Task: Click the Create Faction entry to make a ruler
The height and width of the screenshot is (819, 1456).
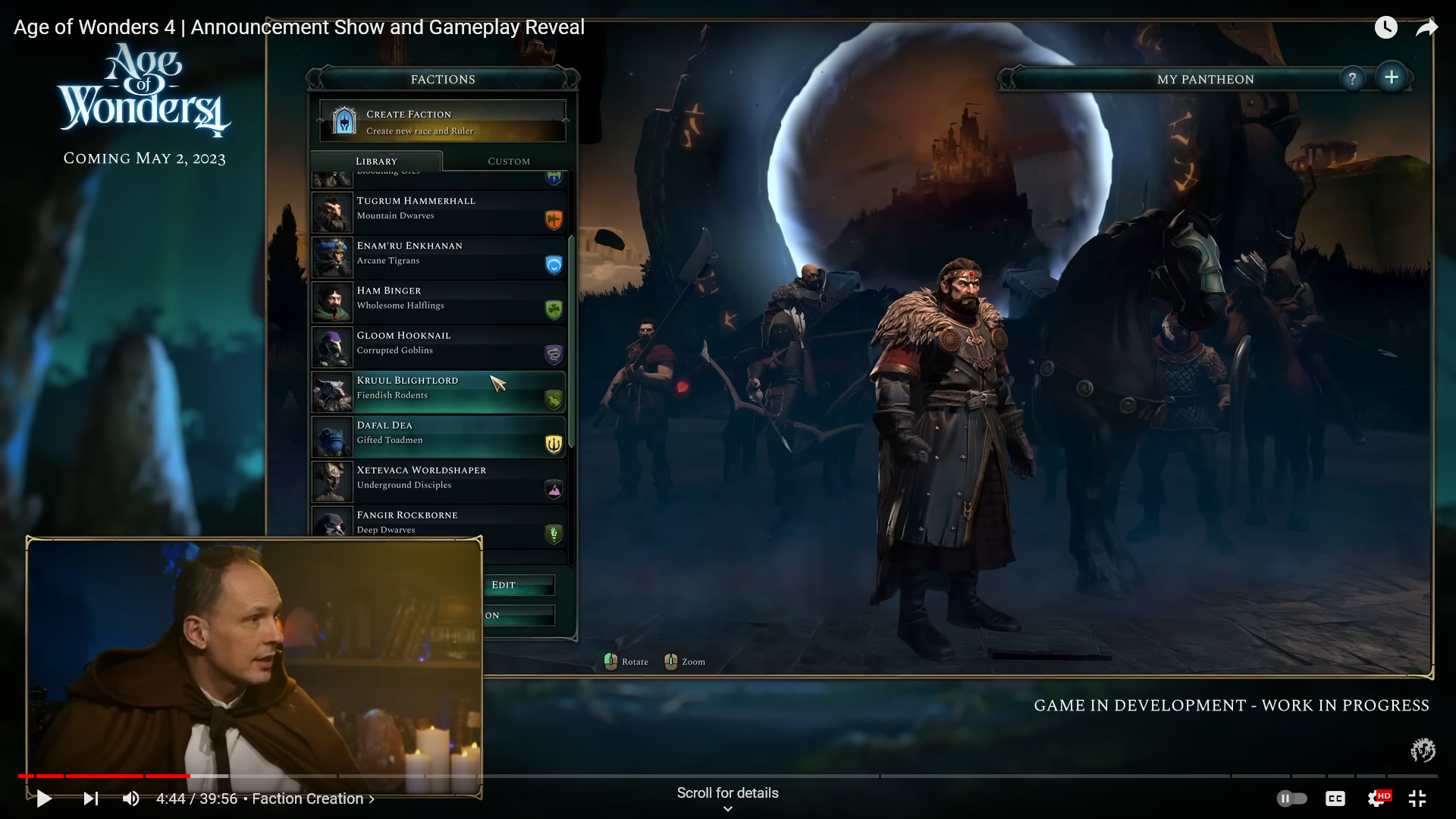Action: click(x=442, y=121)
